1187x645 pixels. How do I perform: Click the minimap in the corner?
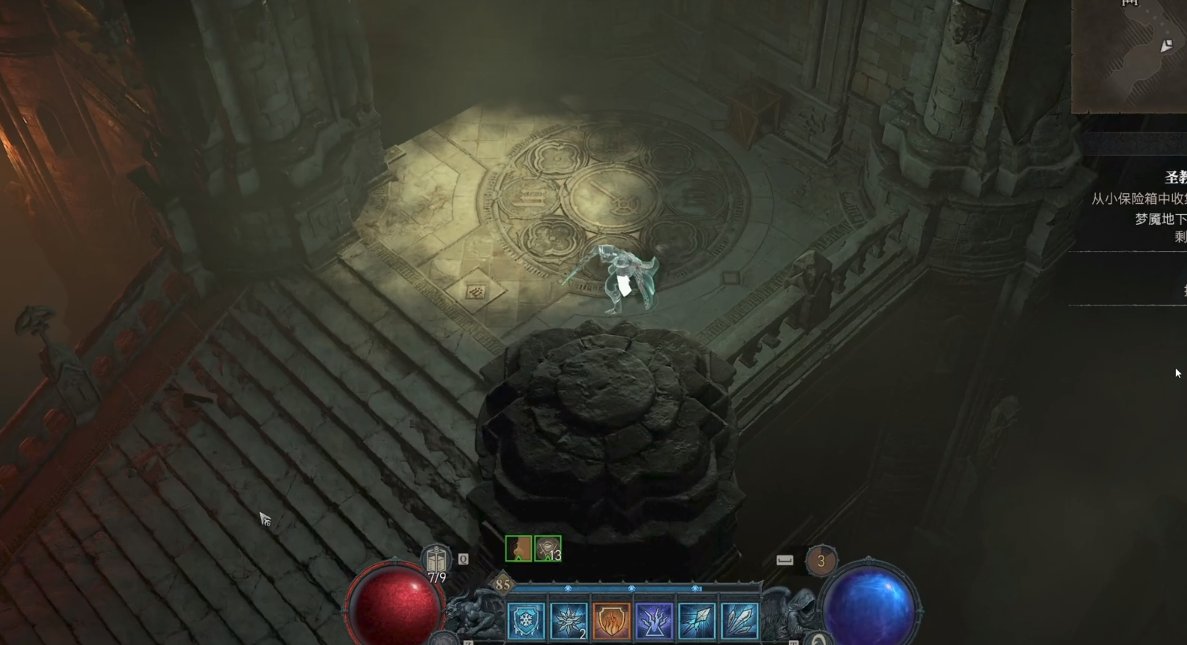point(1129,55)
